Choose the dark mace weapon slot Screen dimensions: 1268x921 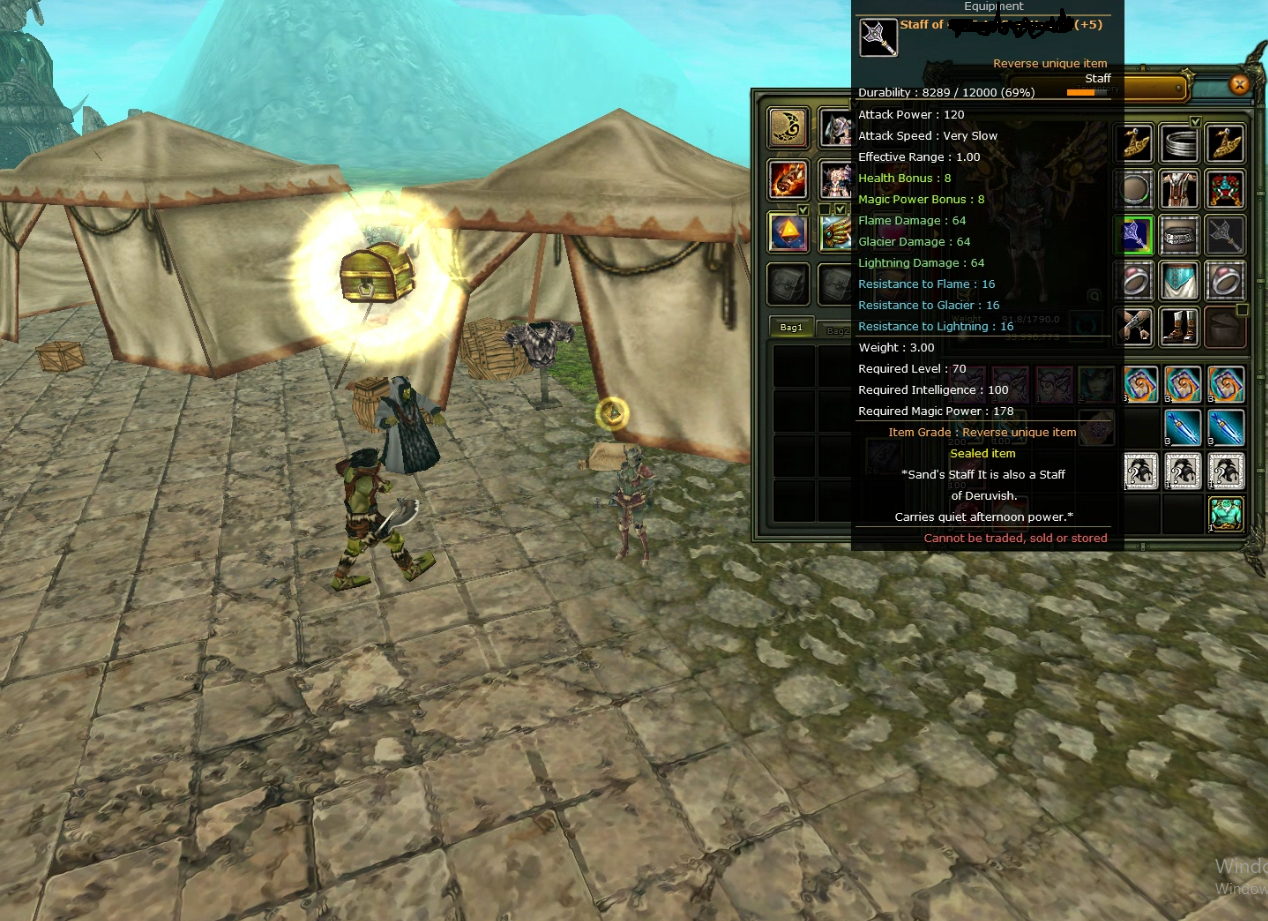click(x=1225, y=235)
